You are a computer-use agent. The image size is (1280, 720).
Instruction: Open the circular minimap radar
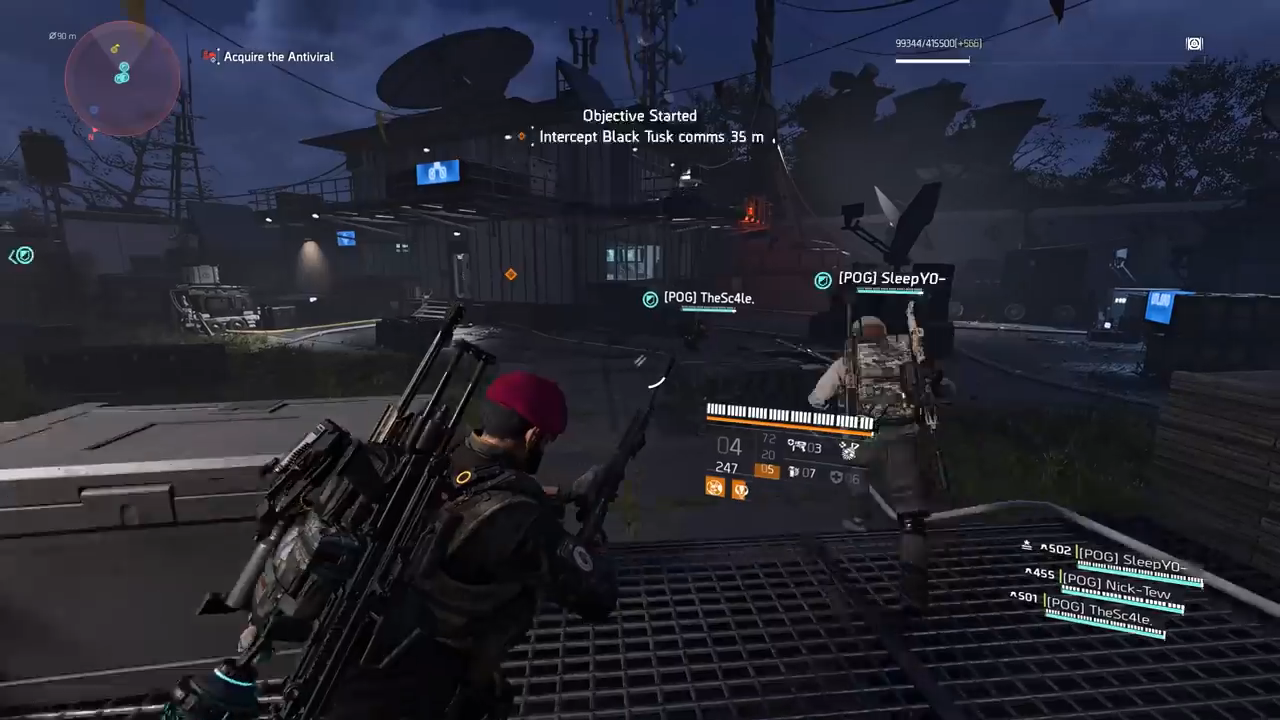pyautogui.click(x=122, y=79)
